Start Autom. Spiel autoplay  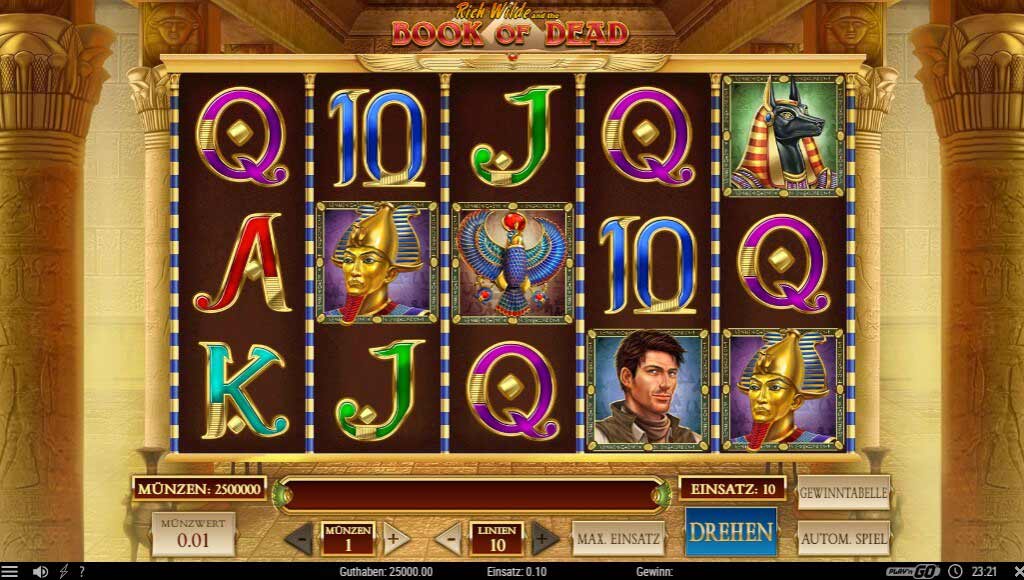[x=844, y=538]
